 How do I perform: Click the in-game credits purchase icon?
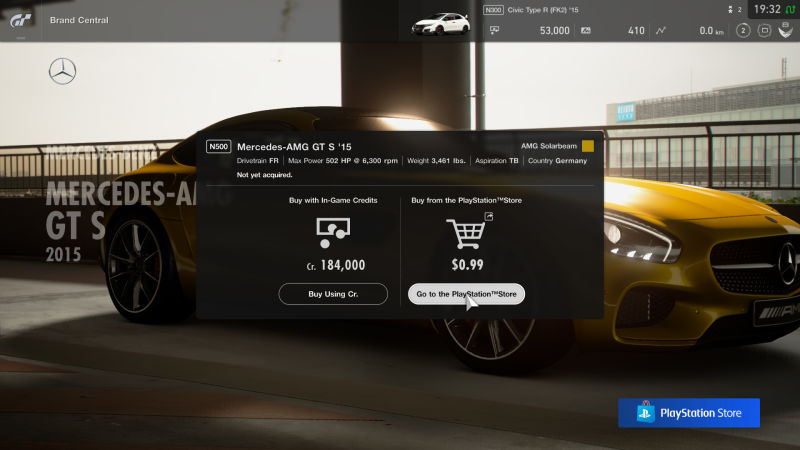click(332, 234)
